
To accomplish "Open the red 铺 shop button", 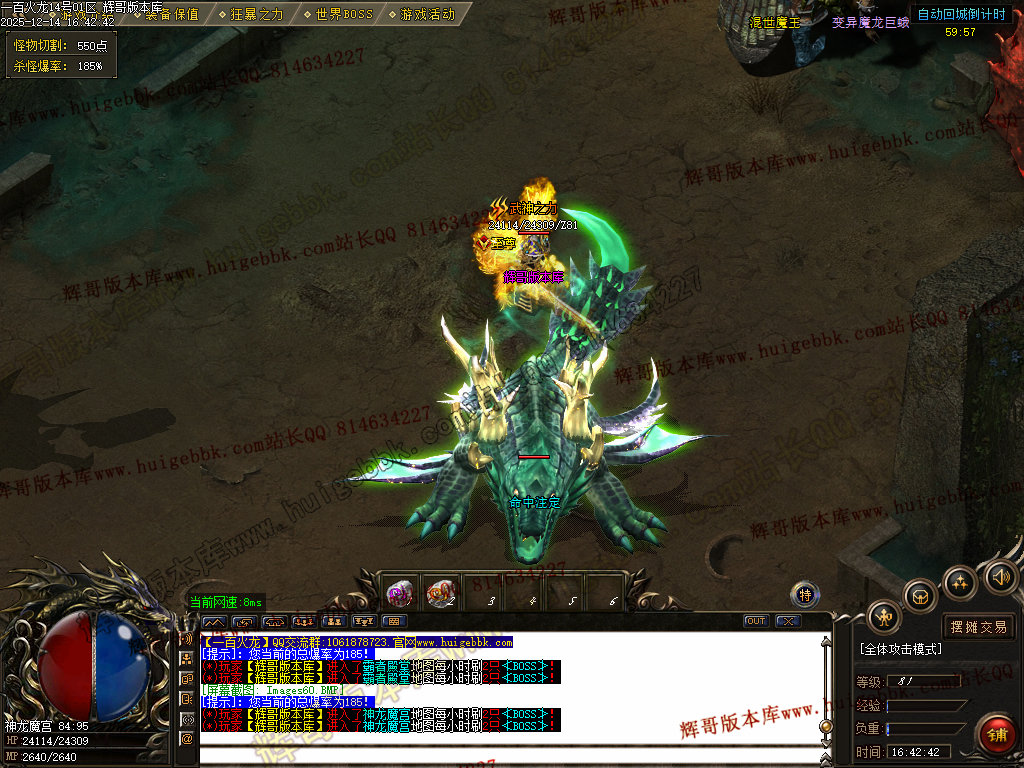I will pos(995,734).
